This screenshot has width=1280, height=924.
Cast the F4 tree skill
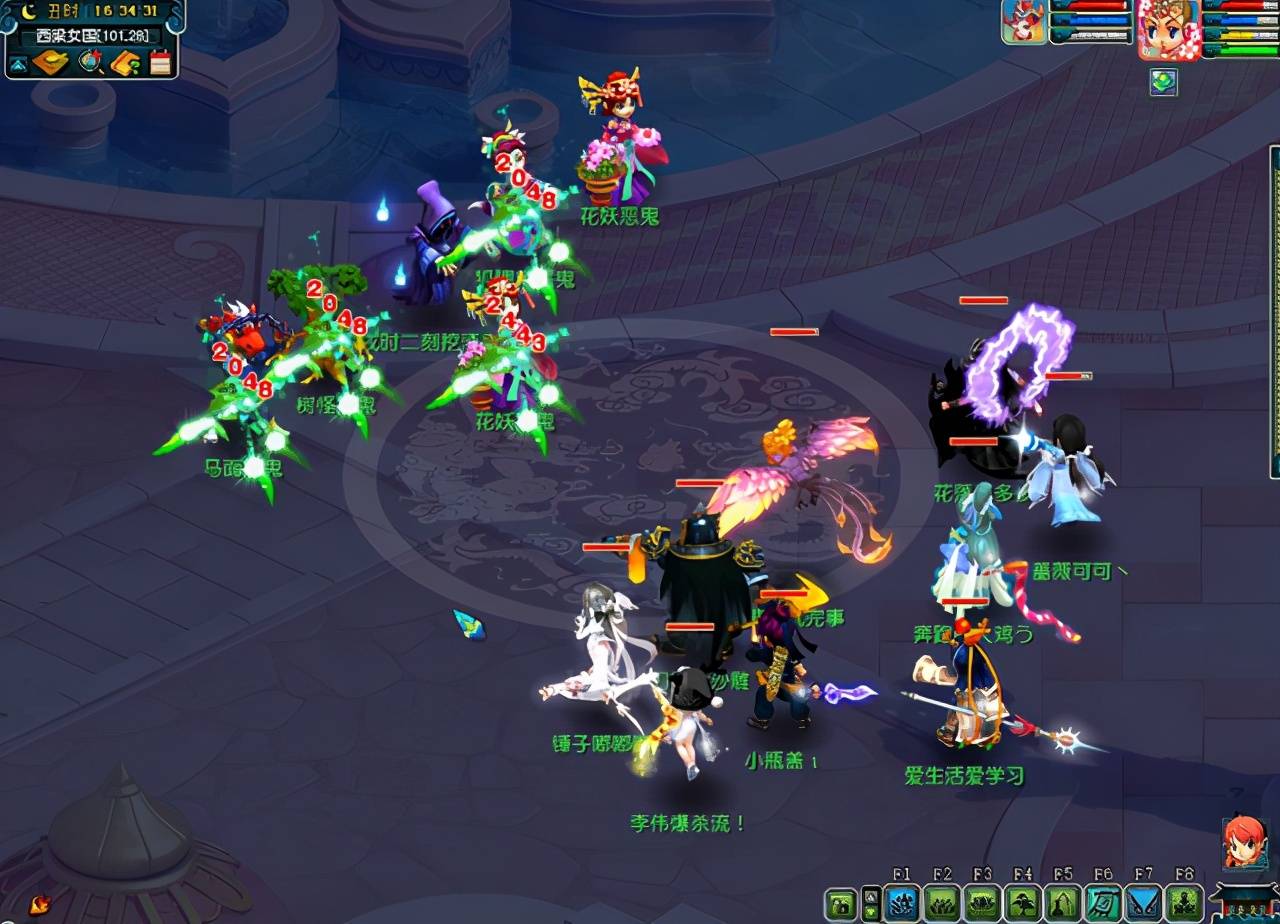(x=1022, y=903)
